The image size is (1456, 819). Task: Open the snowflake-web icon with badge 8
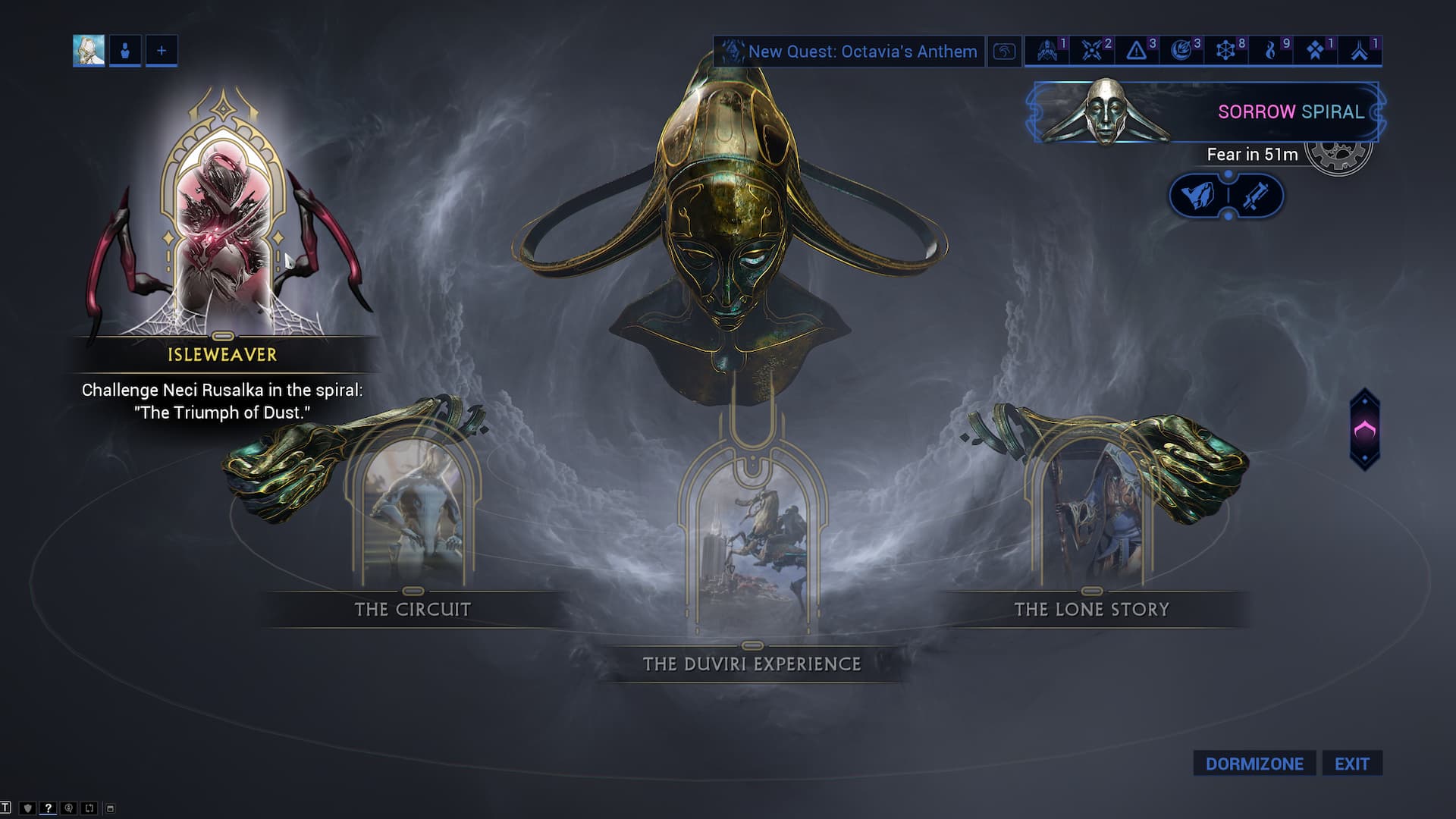(1225, 51)
